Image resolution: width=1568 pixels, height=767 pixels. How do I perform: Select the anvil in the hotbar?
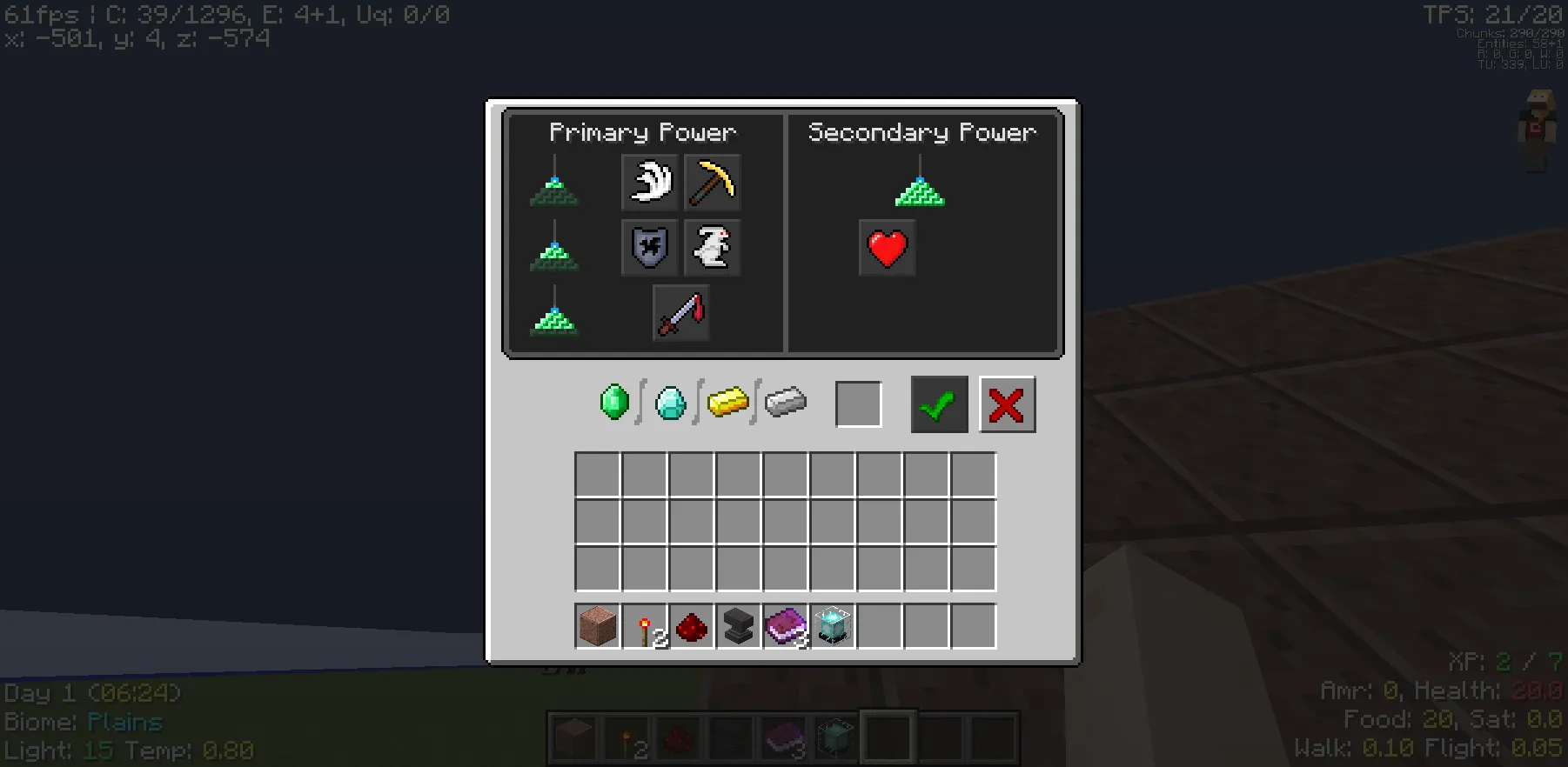(738, 627)
